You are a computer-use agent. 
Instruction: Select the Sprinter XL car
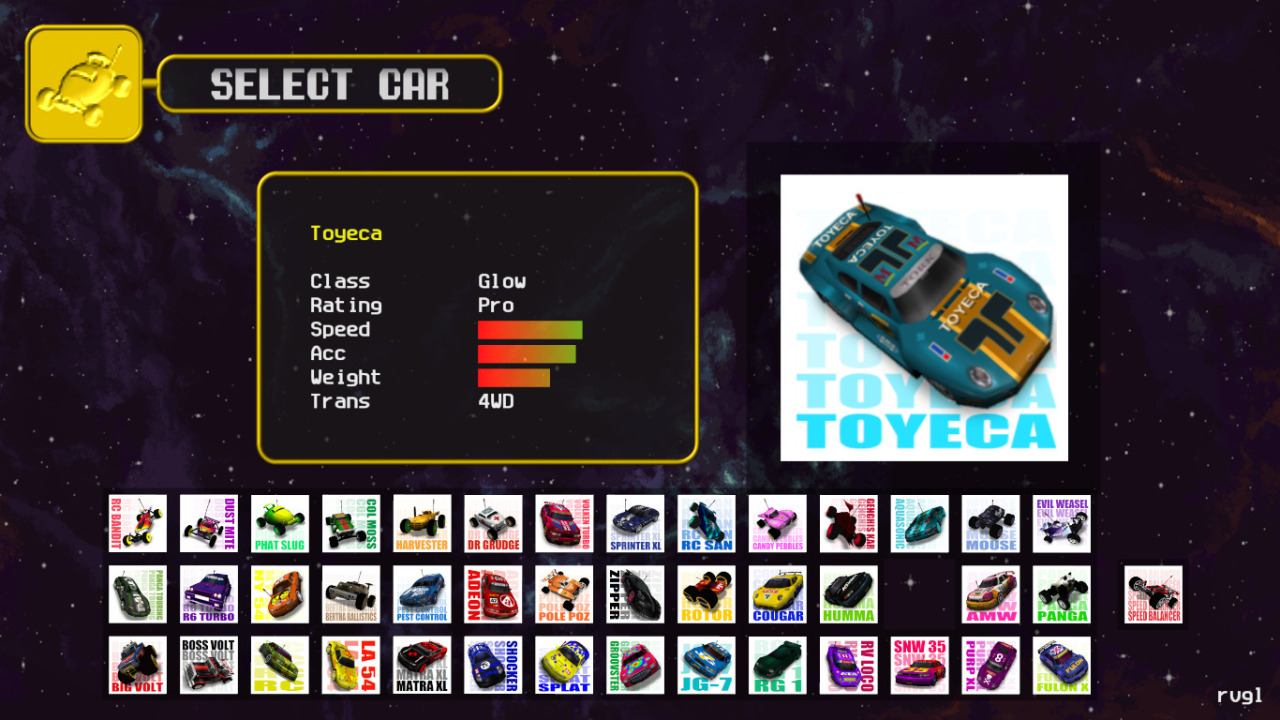click(x=635, y=523)
